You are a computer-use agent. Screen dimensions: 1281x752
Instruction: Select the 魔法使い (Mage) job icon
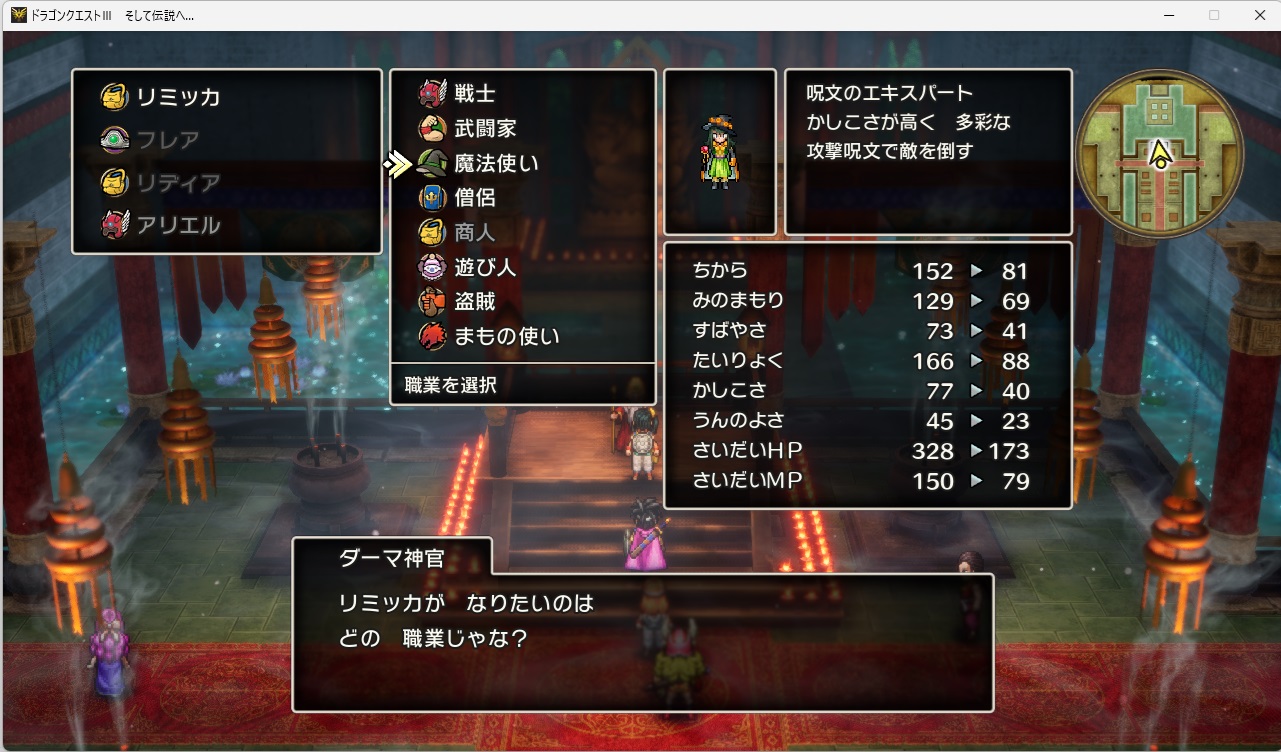[434, 163]
